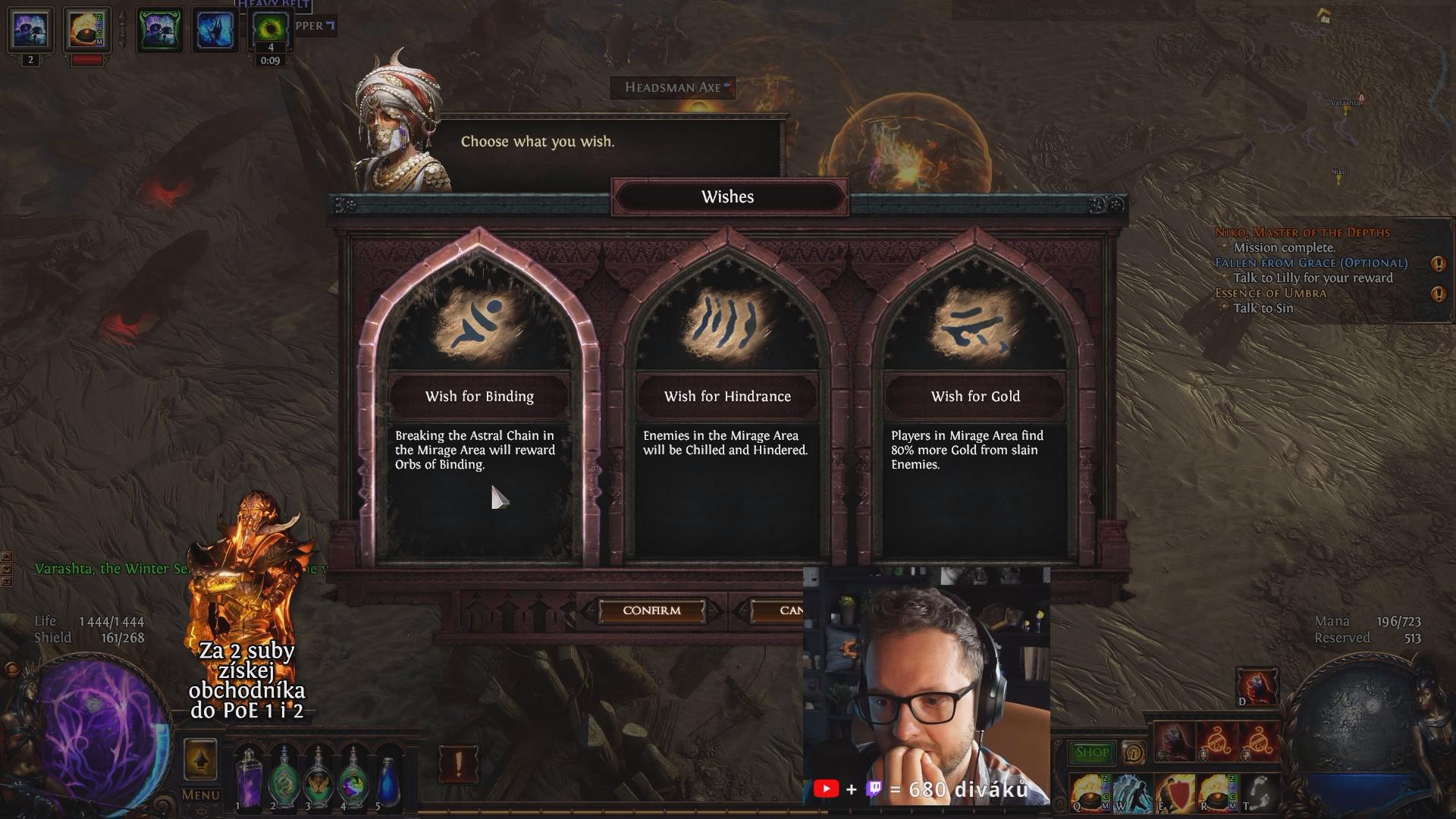Screen dimensions: 1456x819
Task: Activate the shield skill on E
Action: tap(1174, 792)
